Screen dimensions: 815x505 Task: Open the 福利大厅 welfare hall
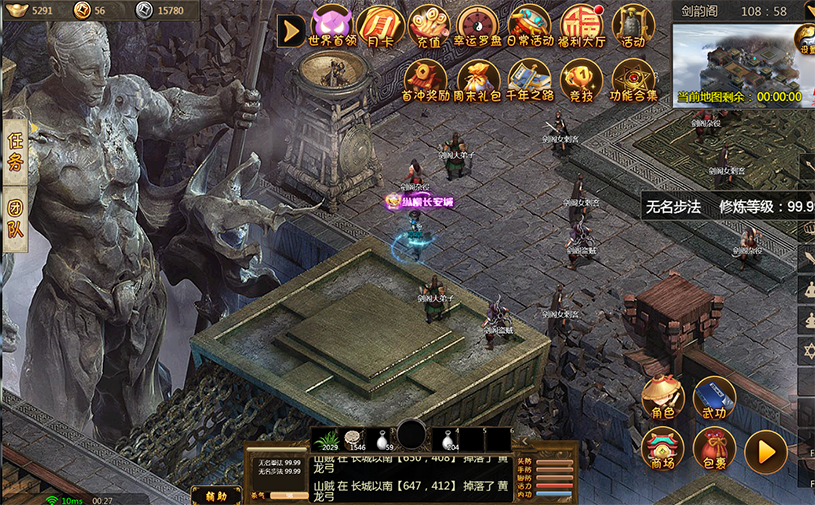(x=581, y=26)
